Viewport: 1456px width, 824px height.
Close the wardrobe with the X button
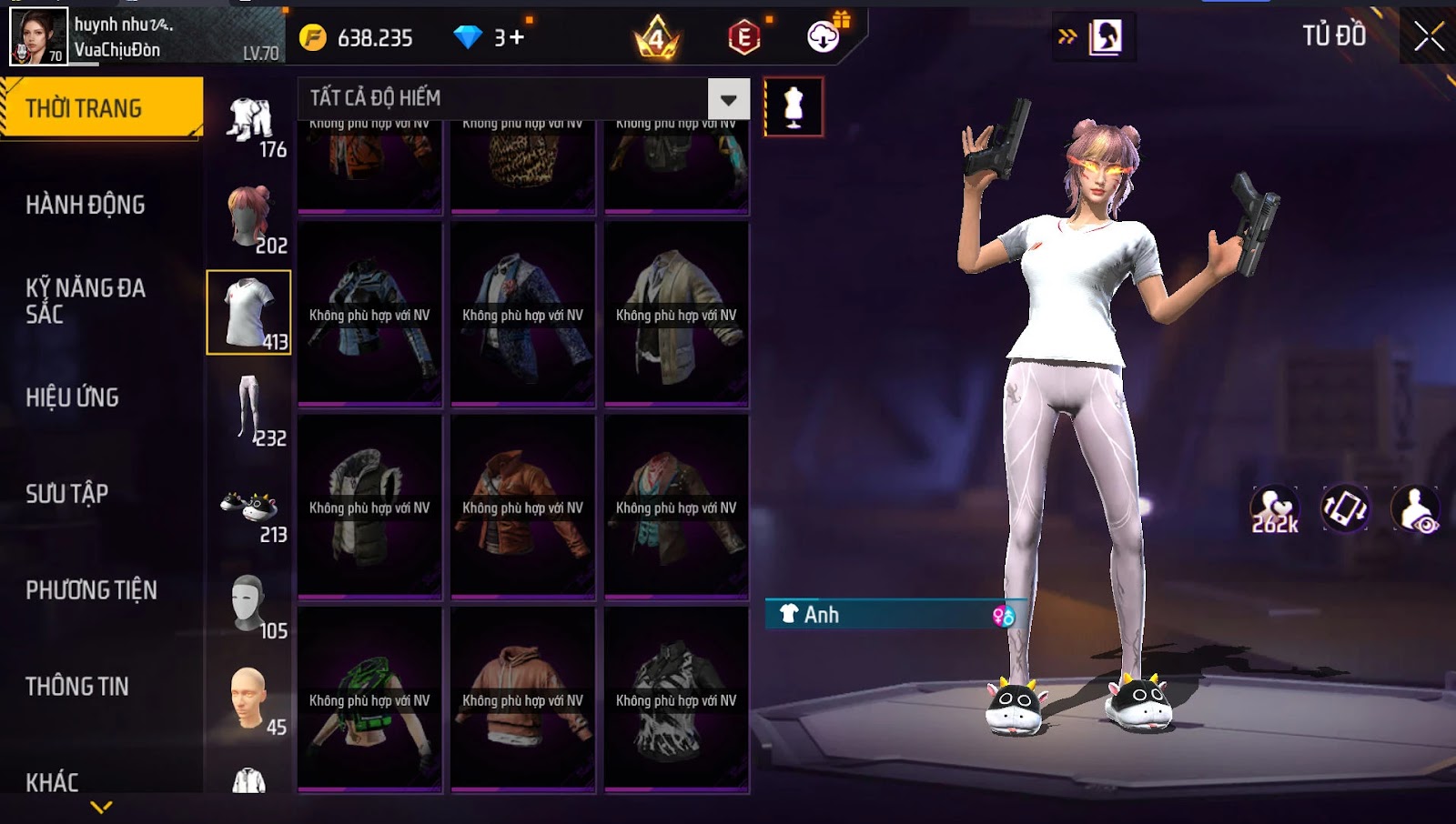pyautogui.click(x=1429, y=36)
